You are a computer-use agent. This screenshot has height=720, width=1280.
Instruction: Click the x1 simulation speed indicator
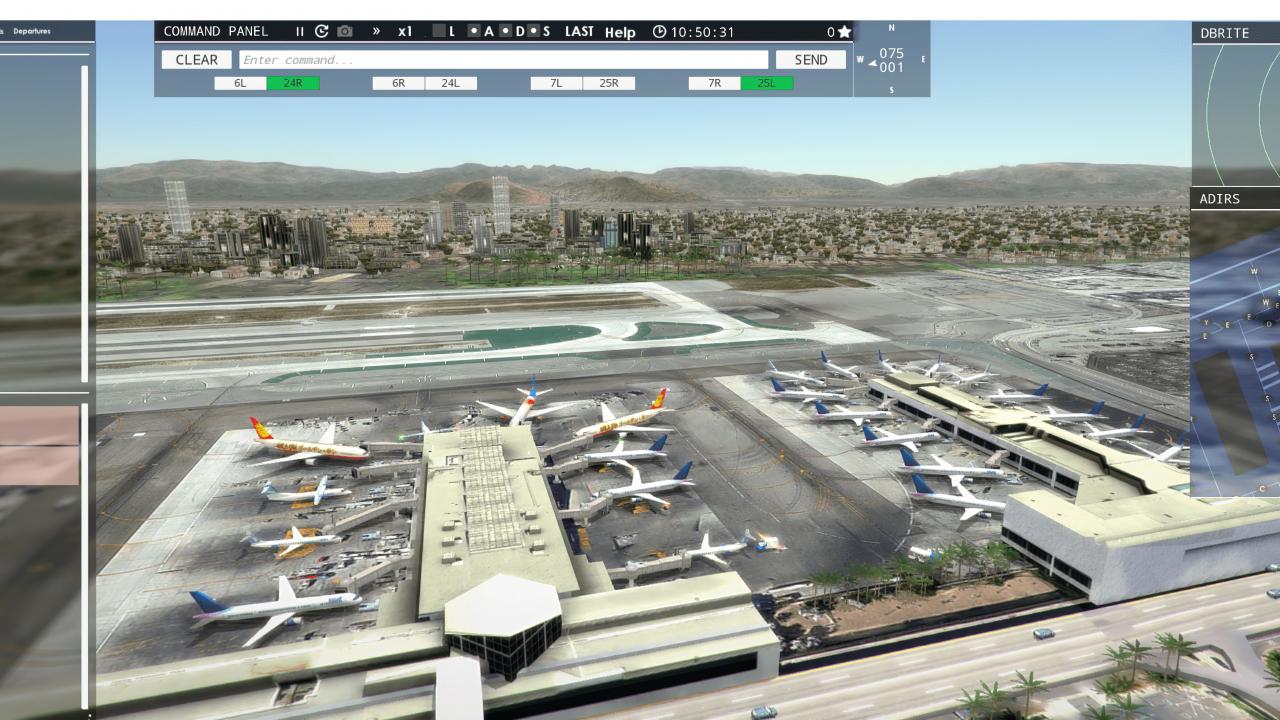404,31
